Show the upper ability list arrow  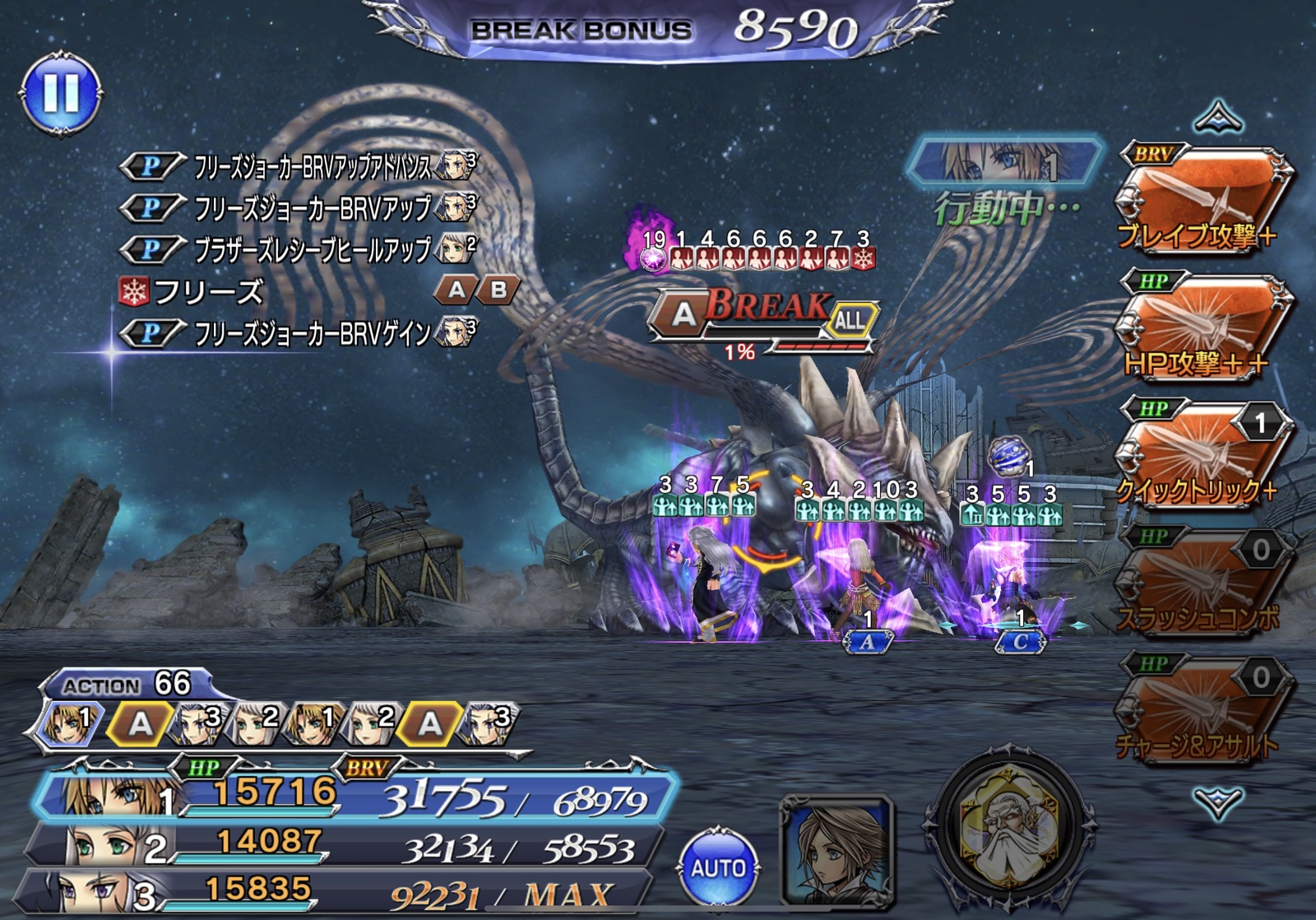click(x=1218, y=118)
